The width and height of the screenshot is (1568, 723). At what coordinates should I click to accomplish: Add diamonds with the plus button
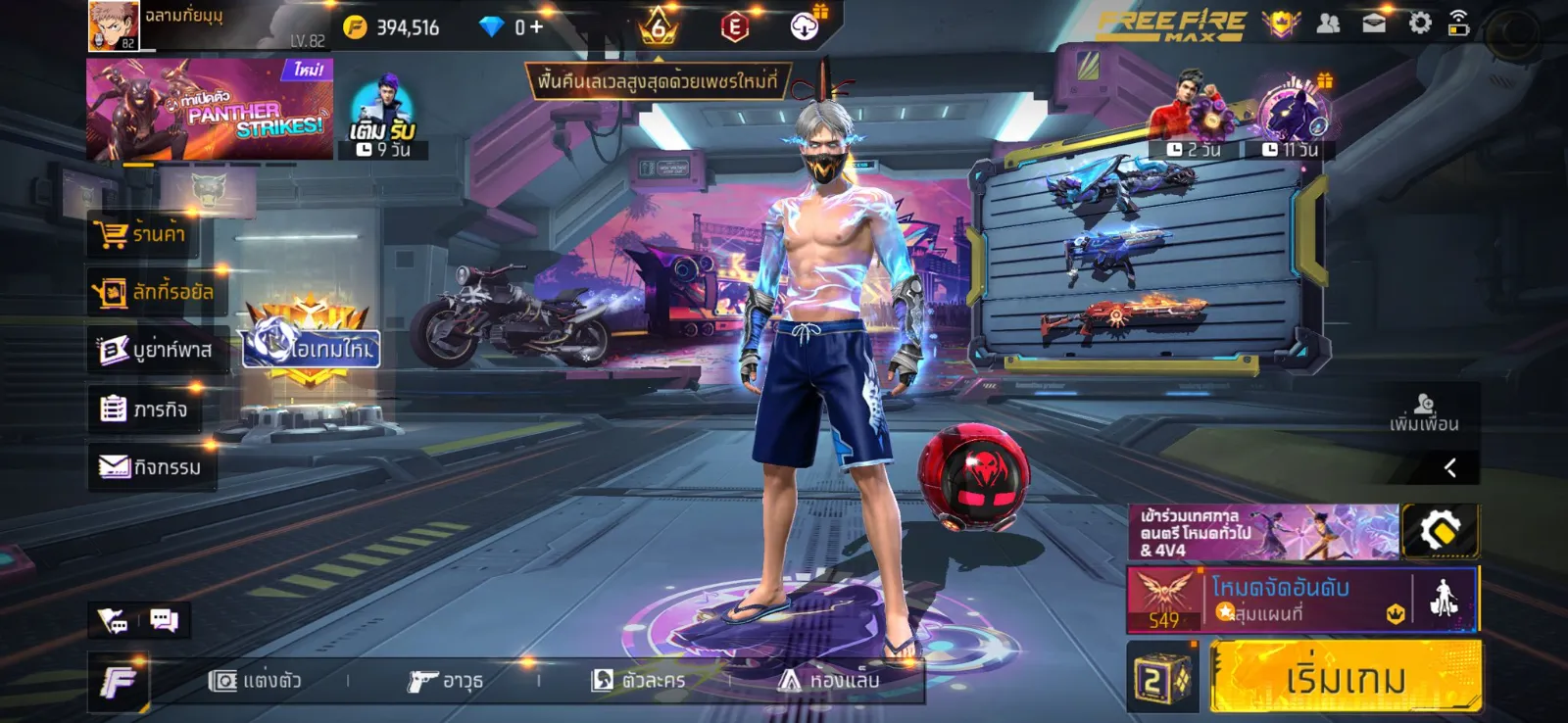[x=536, y=27]
